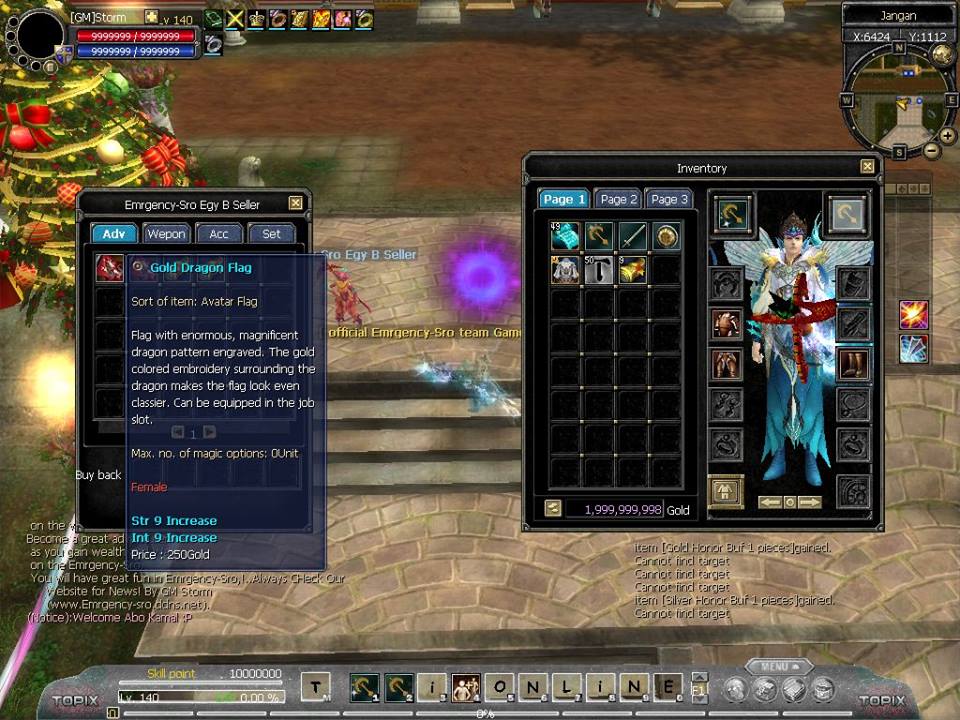Switch to the Acc shop tab
960x720 pixels.
pyautogui.click(x=219, y=234)
